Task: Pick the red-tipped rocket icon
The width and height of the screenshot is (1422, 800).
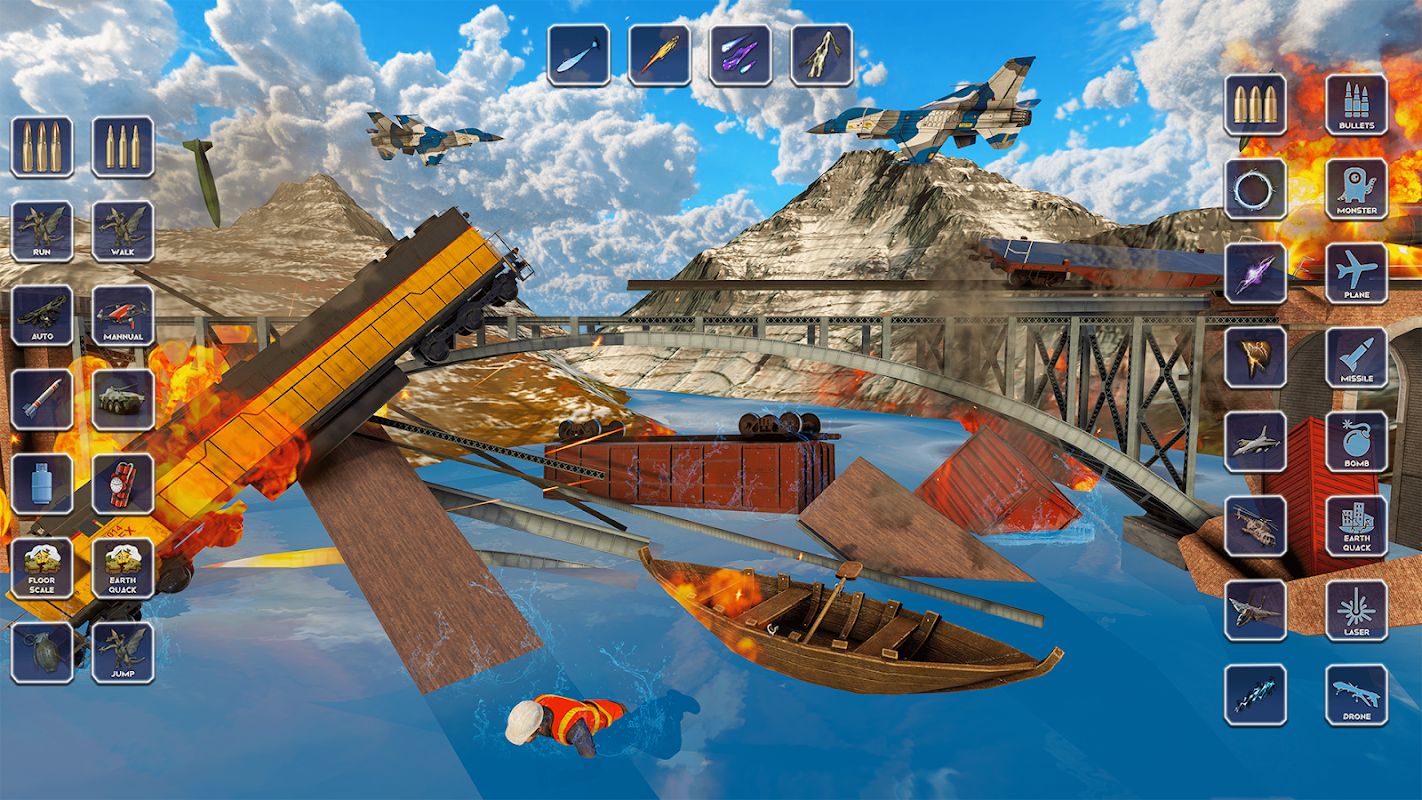Action: click(x=42, y=400)
